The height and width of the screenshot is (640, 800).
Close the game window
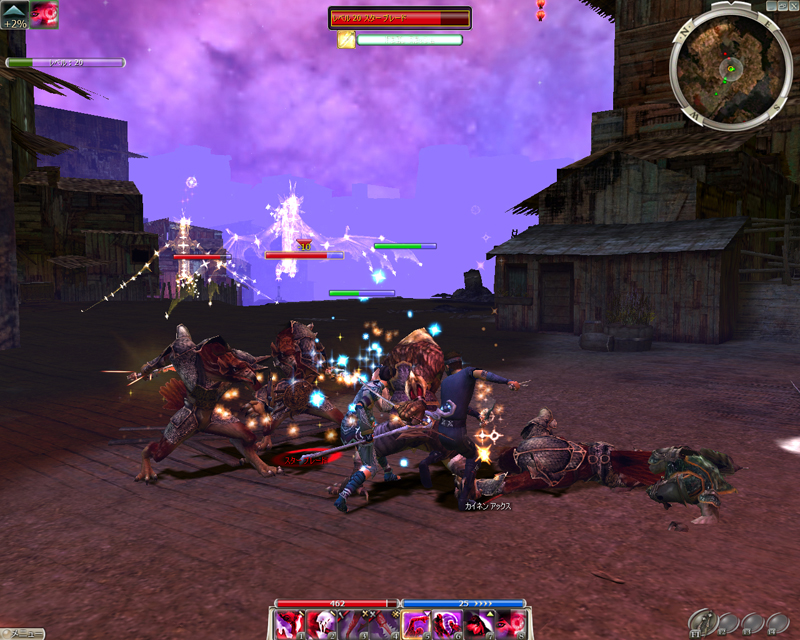(793, 5)
